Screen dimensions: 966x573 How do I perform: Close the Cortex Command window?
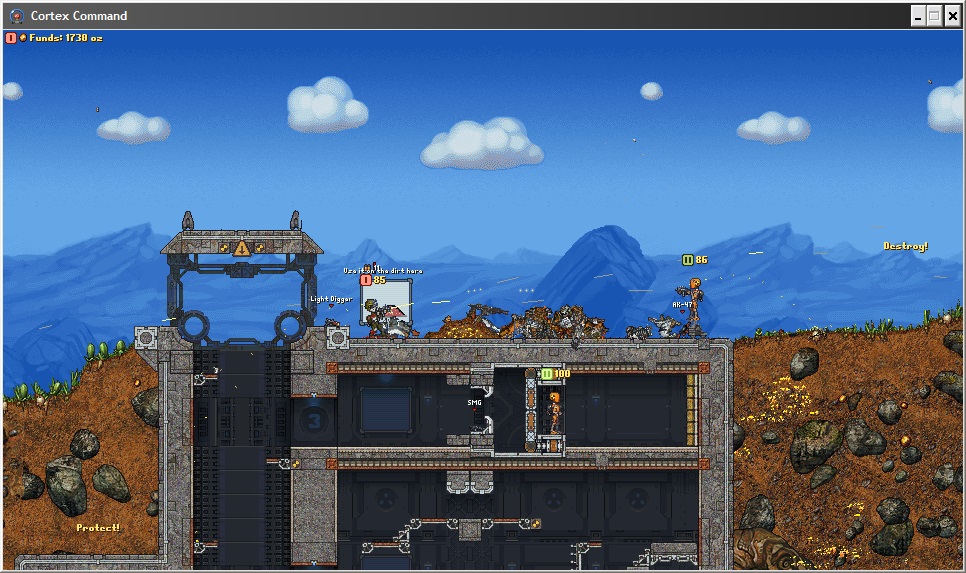click(952, 16)
